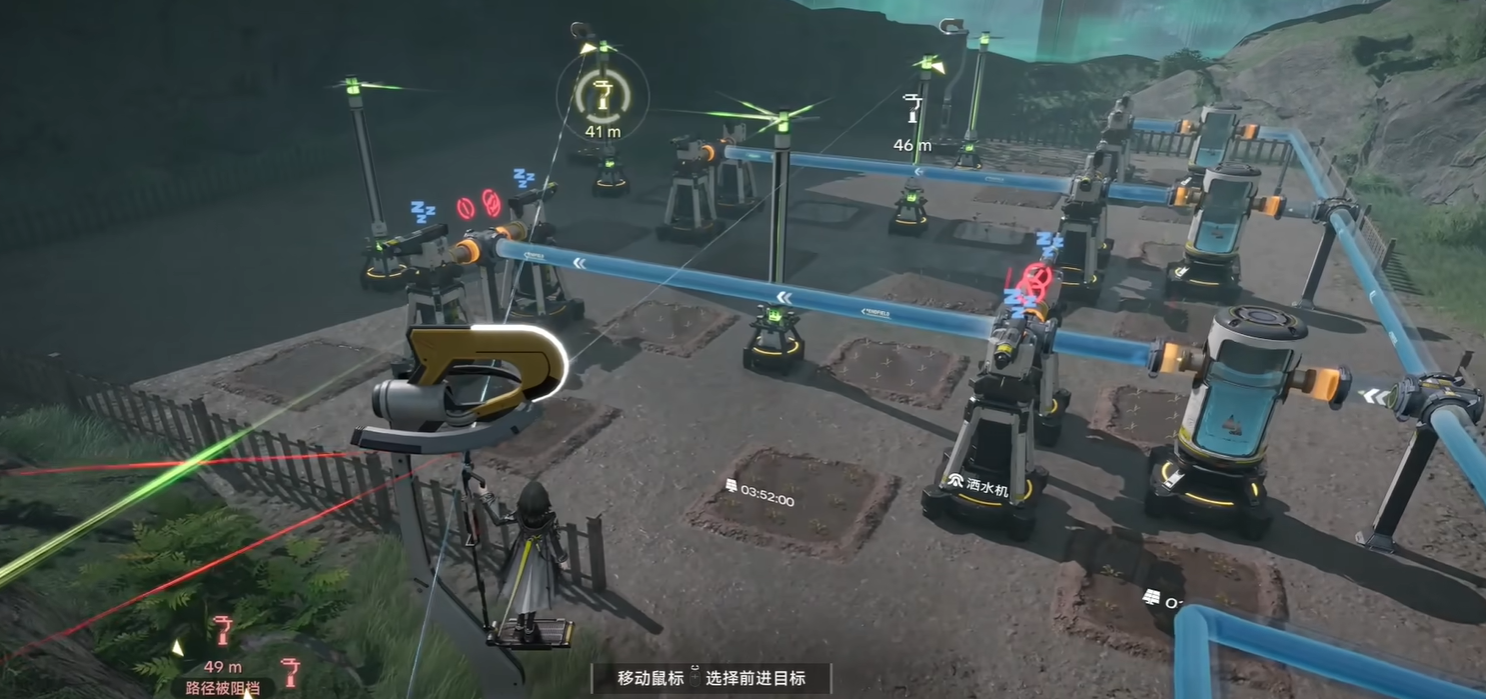Choose the 46 m zipline destination marker
The width and height of the screenshot is (1486, 699).
912,108
